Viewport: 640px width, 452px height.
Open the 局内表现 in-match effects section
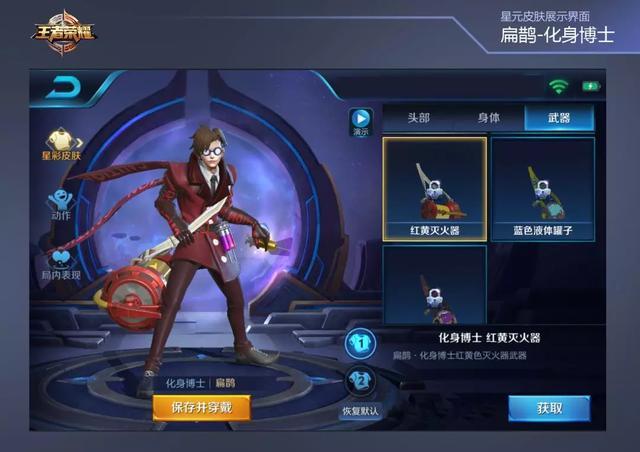61,261
